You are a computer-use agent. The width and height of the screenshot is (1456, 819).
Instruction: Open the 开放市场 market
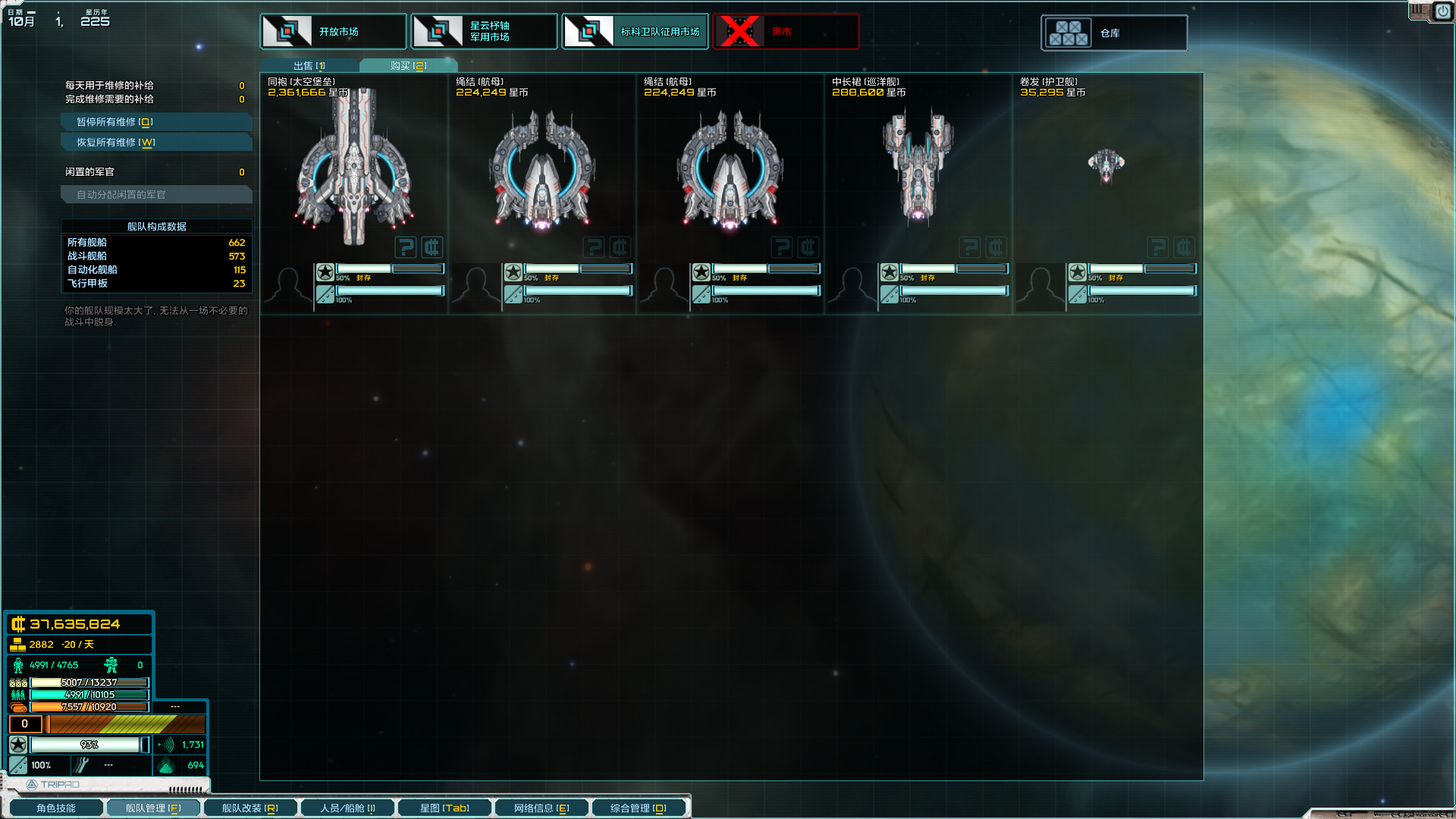333,32
